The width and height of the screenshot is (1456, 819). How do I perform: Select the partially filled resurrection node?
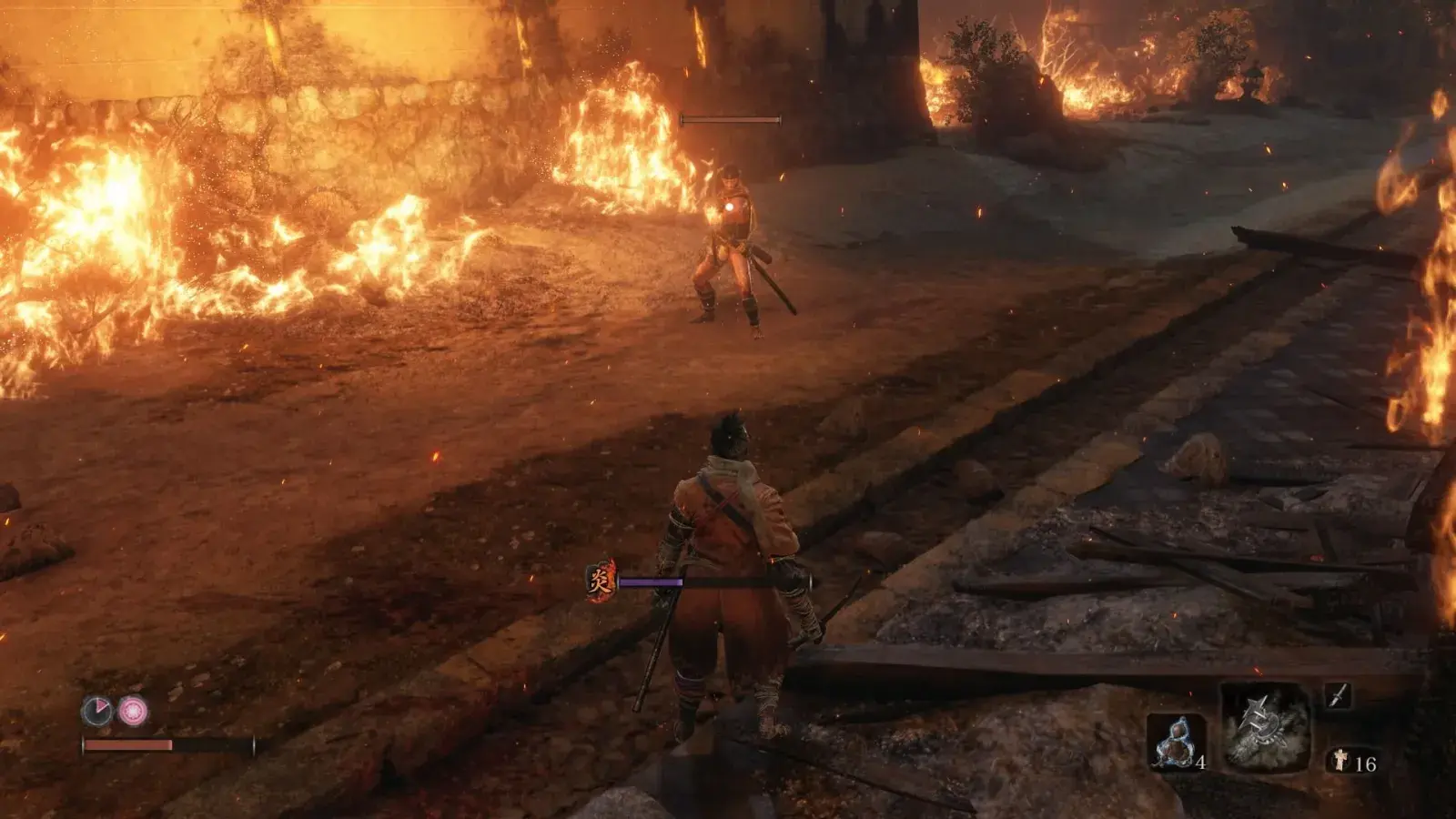(96, 711)
